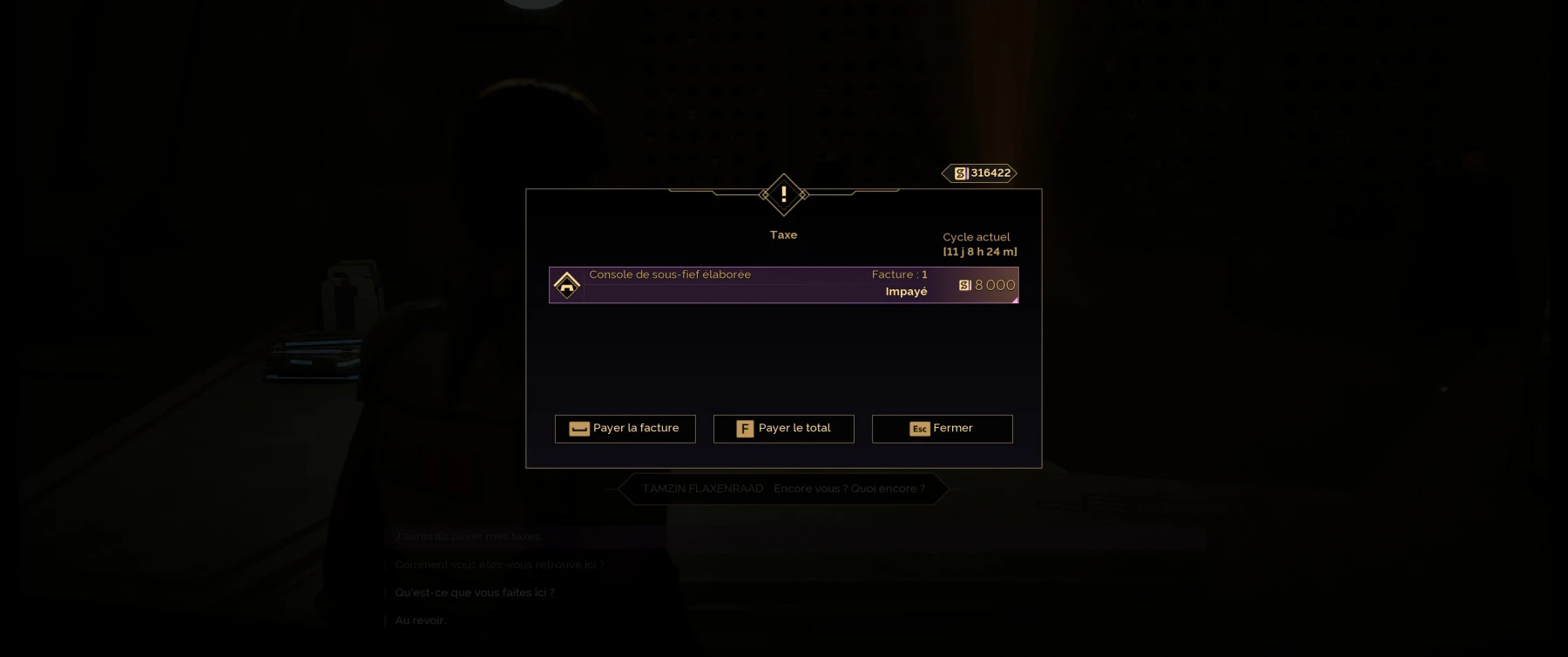The width and height of the screenshot is (1568, 657).
Task: Click the currency icon showing 316422
Action: coord(961,173)
